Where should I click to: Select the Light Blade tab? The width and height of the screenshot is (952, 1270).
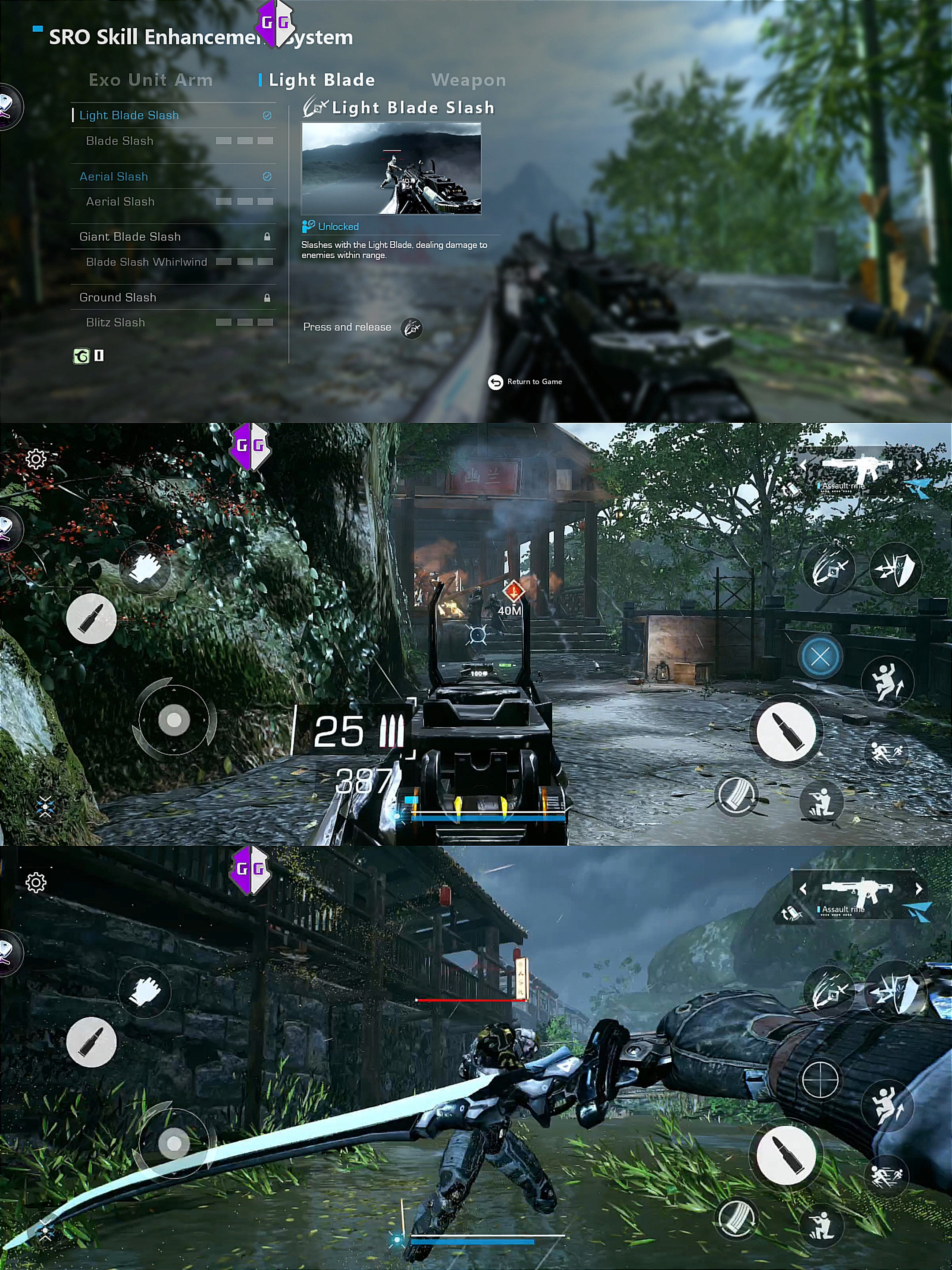(321, 80)
